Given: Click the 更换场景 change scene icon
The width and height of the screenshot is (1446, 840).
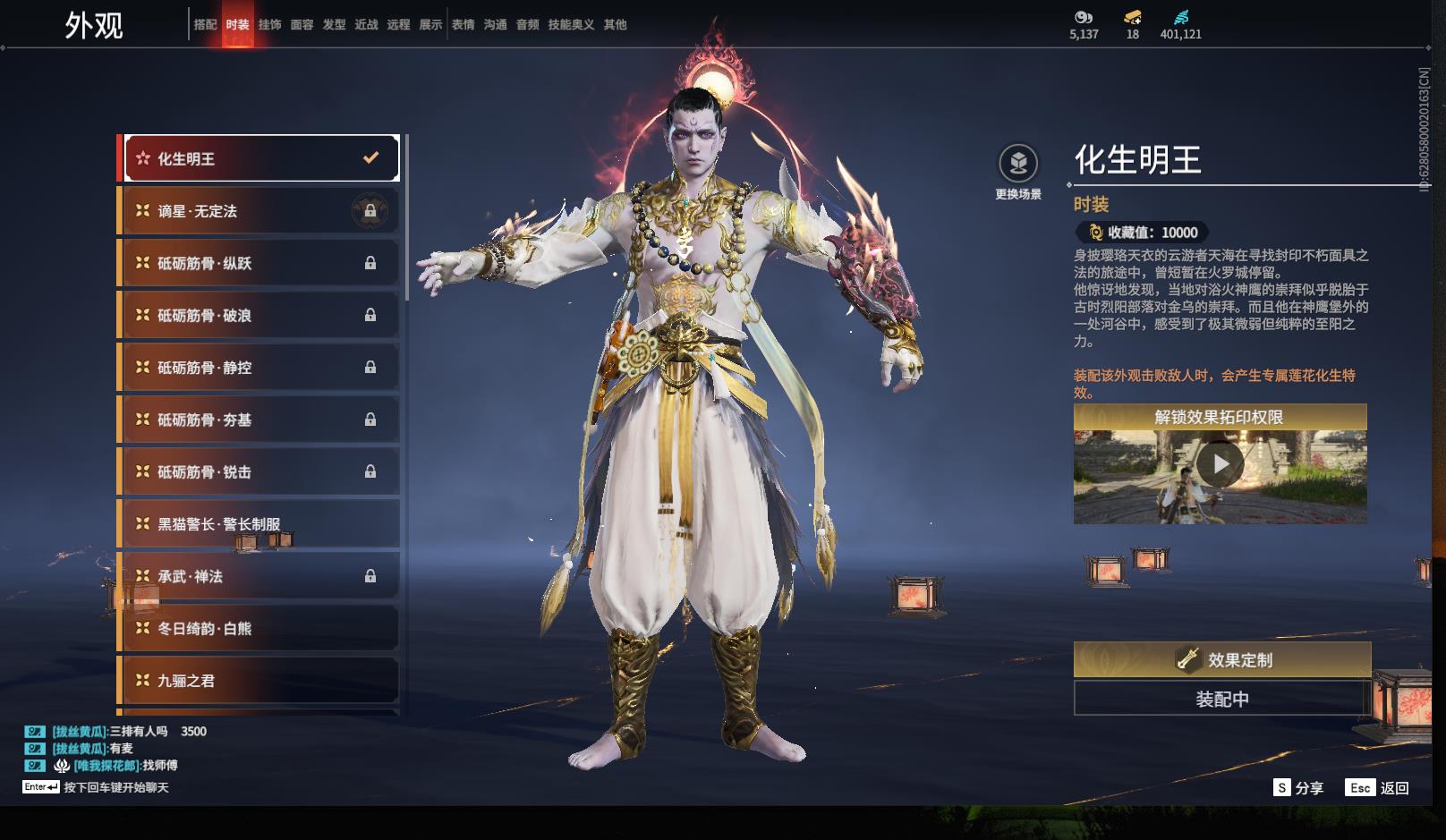Looking at the screenshot, I should tap(1018, 165).
